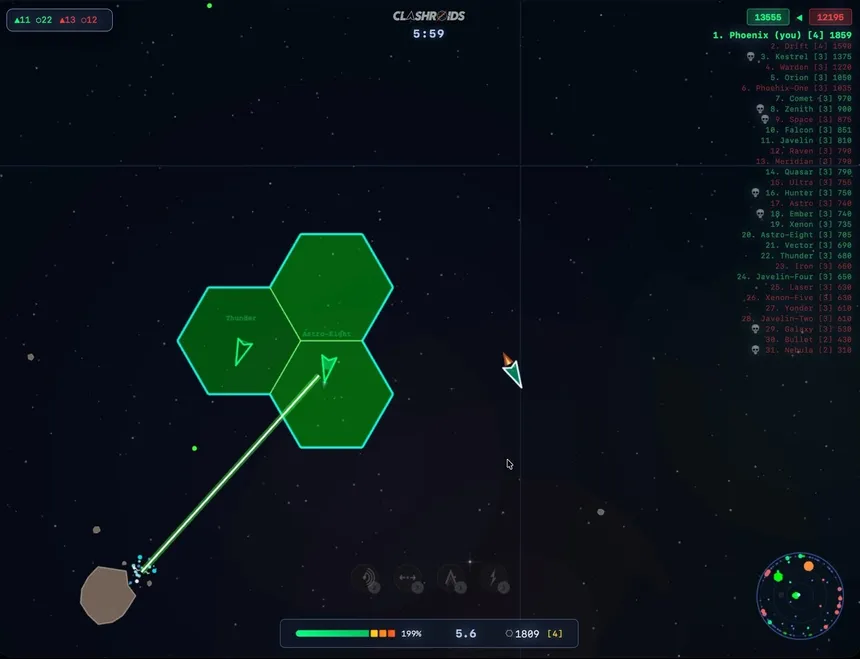Select the Phoenix (you) leaderboard row
Viewport: 860px width, 659px height.
tap(782, 35)
